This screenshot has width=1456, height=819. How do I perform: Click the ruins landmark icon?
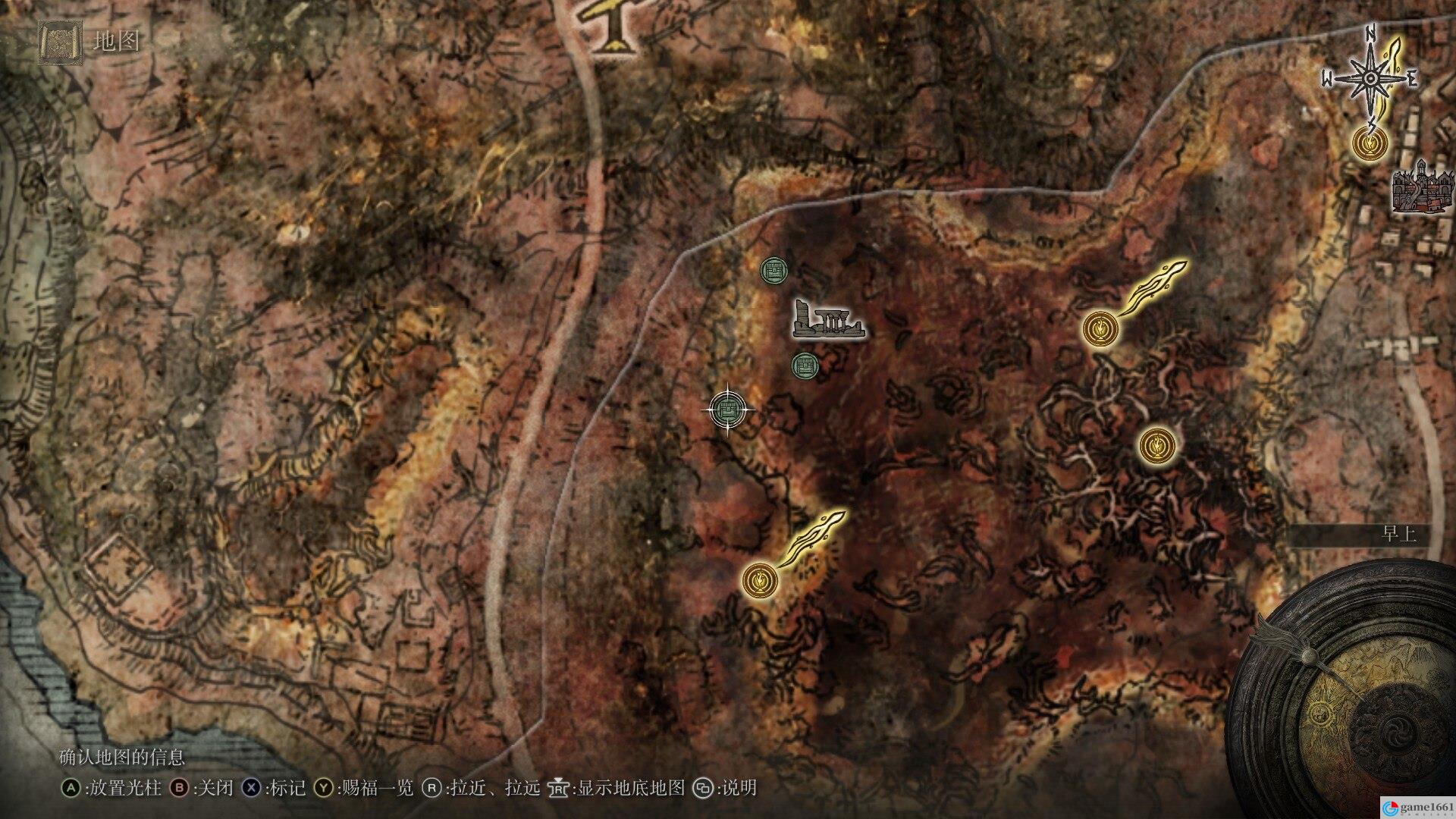point(828,320)
